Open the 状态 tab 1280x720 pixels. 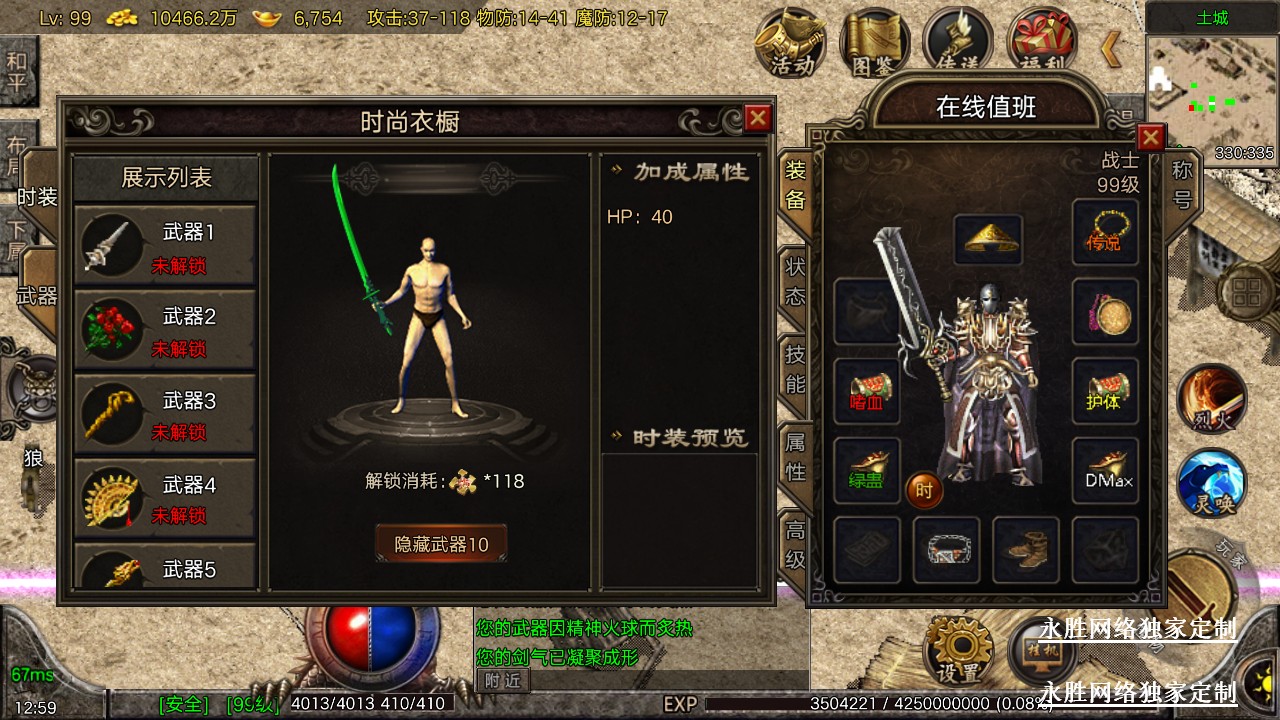click(x=795, y=281)
